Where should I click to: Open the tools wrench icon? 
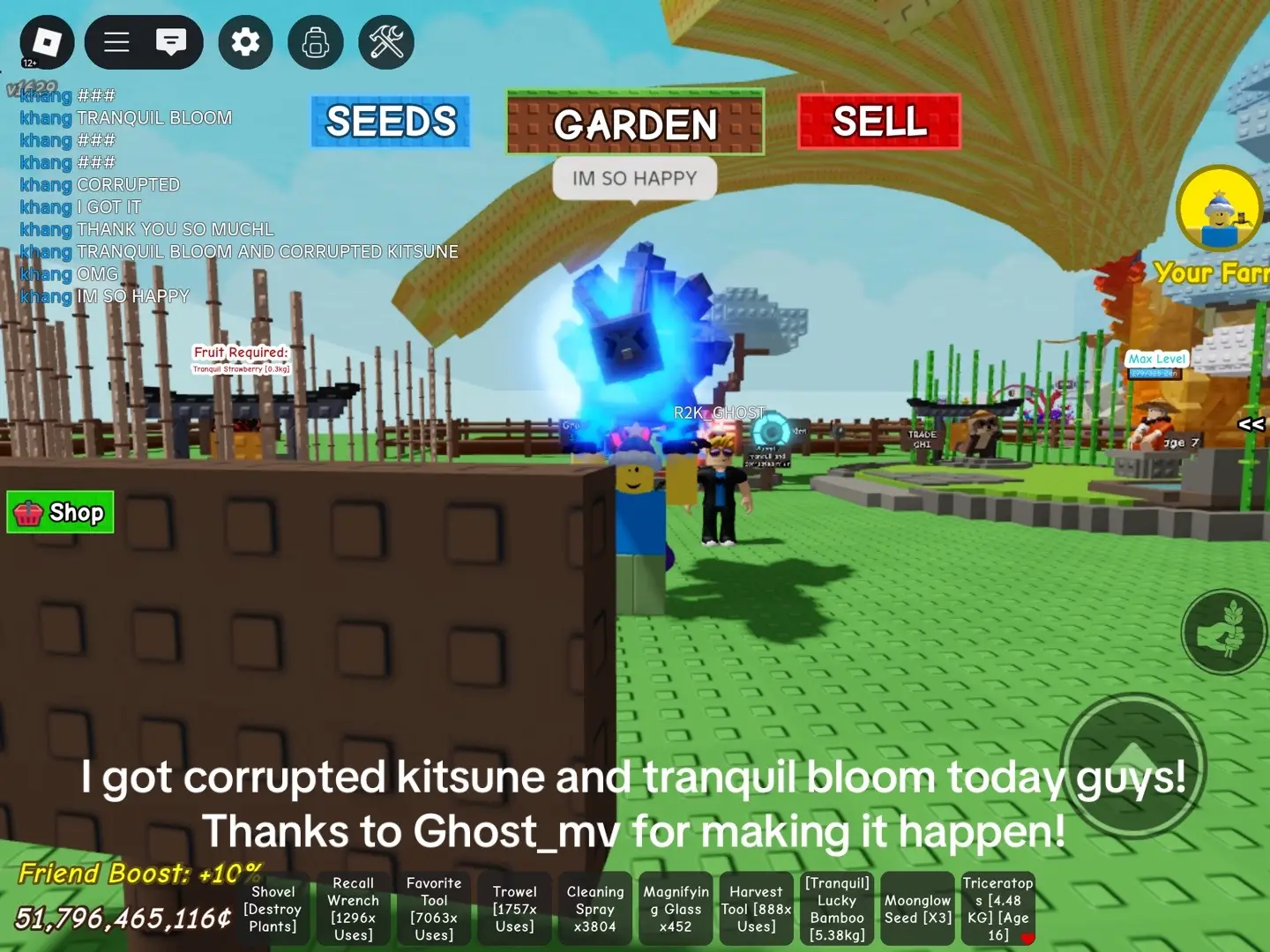click(x=385, y=41)
